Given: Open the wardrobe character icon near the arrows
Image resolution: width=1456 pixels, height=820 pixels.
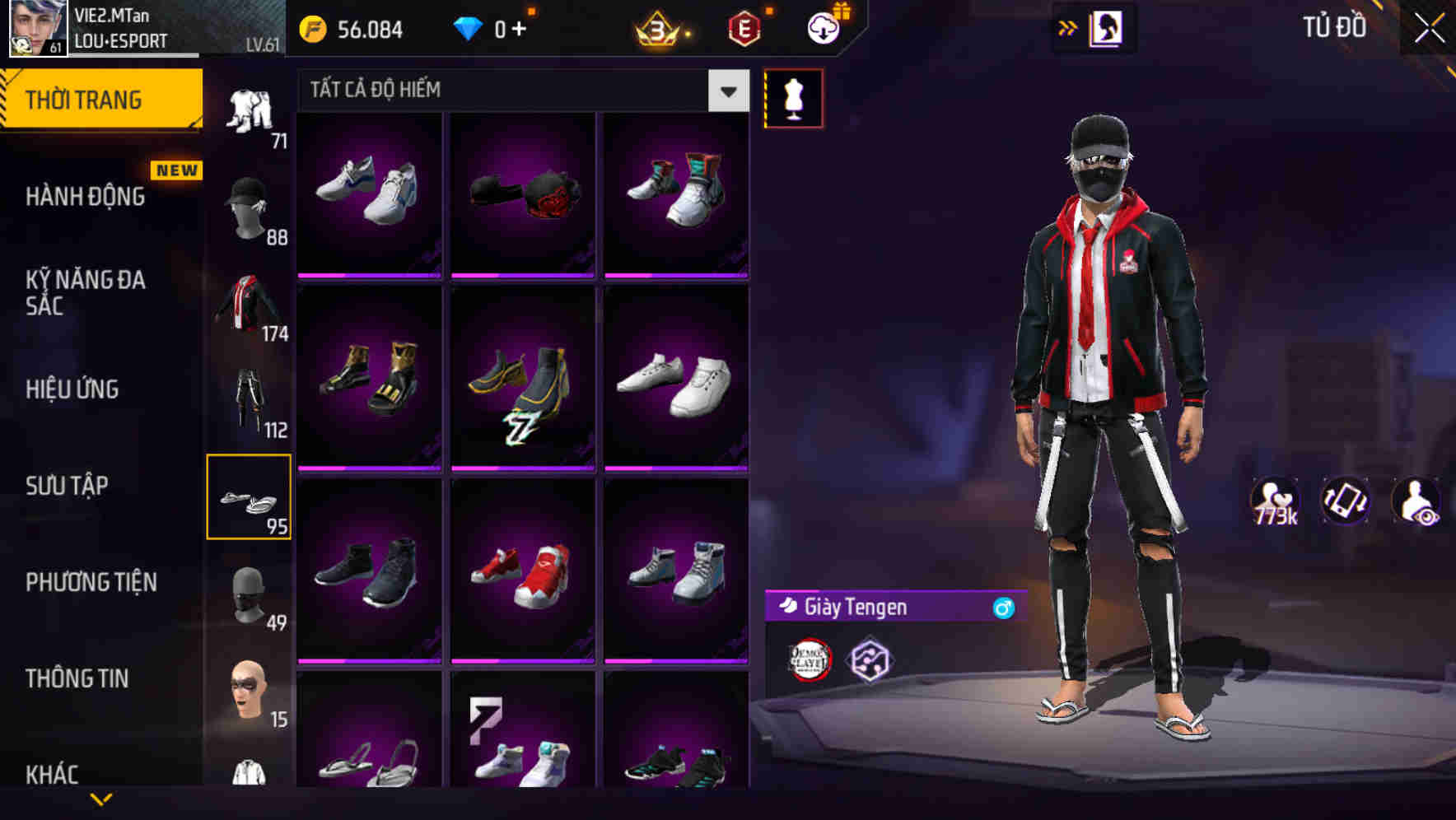Looking at the screenshot, I should click(1104, 27).
